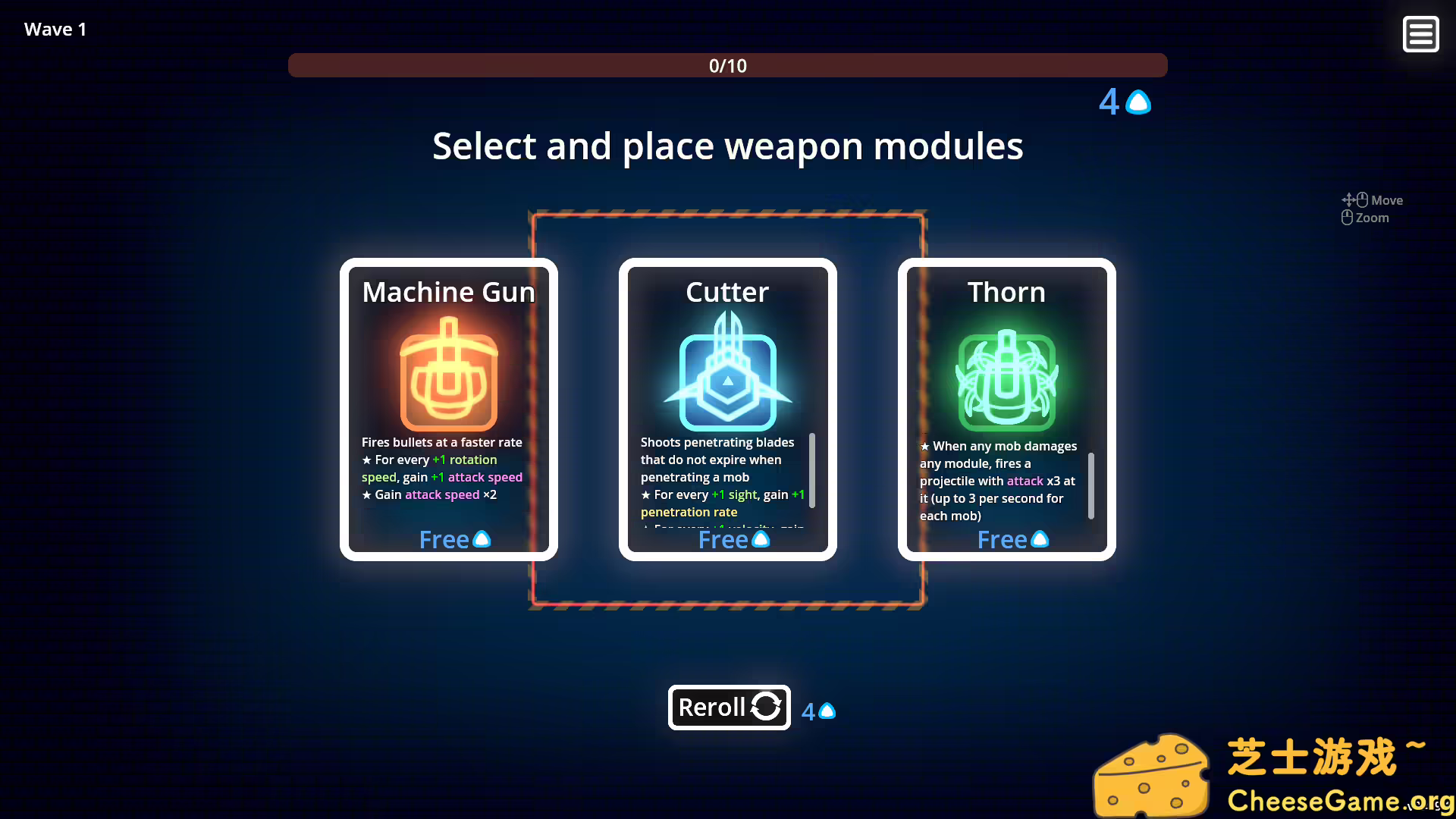Image resolution: width=1456 pixels, height=819 pixels.
Task: Click the Wave 1 label
Action: point(55,29)
